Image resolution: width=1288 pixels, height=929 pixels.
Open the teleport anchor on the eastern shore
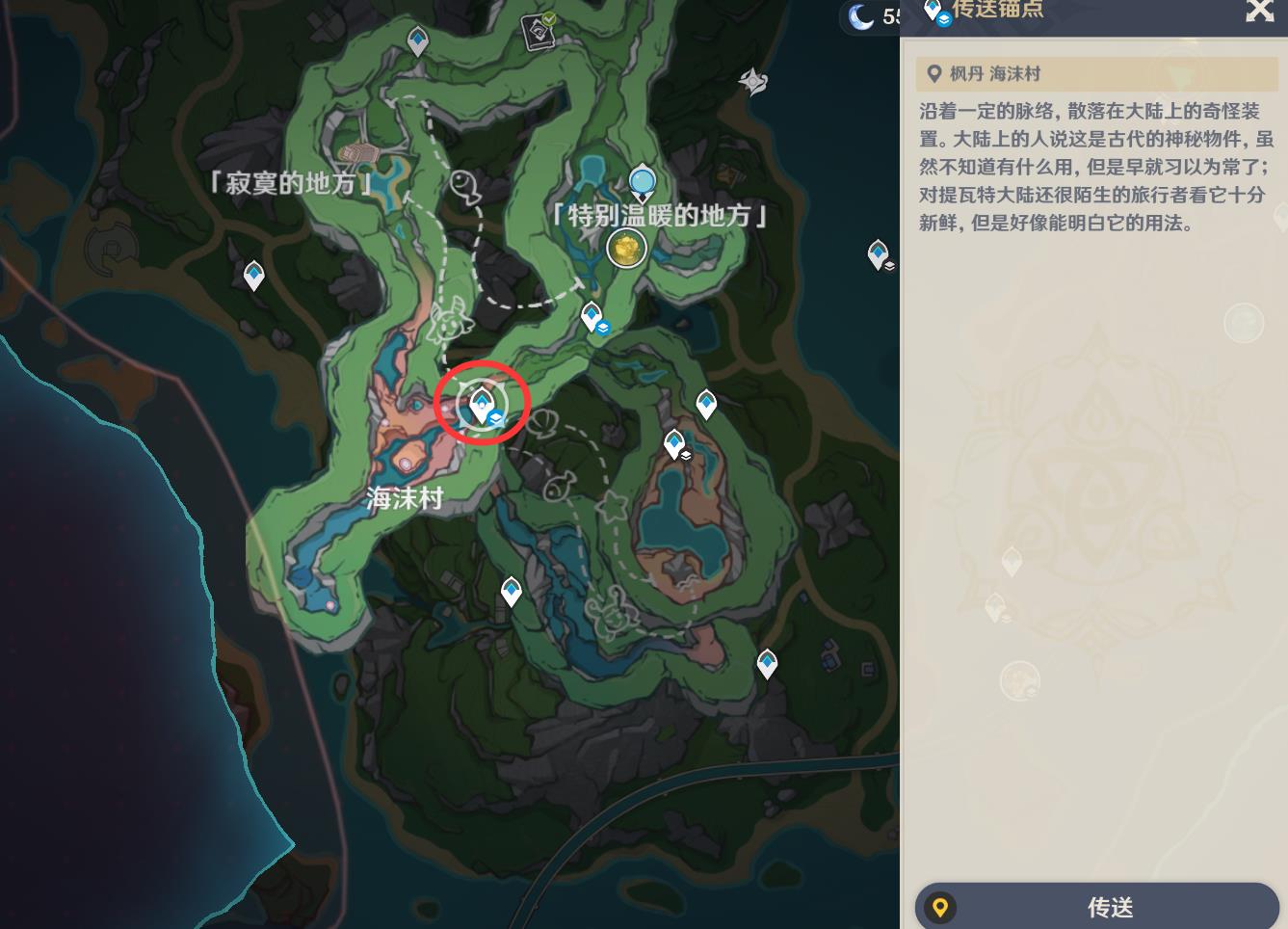point(877,255)
